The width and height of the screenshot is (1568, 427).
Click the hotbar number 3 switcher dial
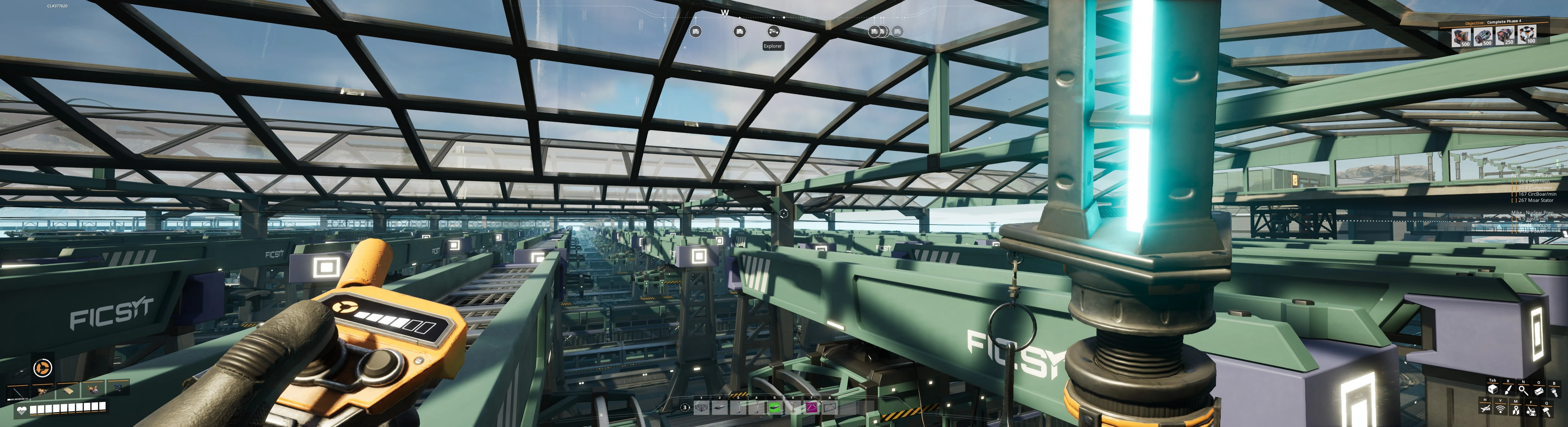(x=685, y=408)
